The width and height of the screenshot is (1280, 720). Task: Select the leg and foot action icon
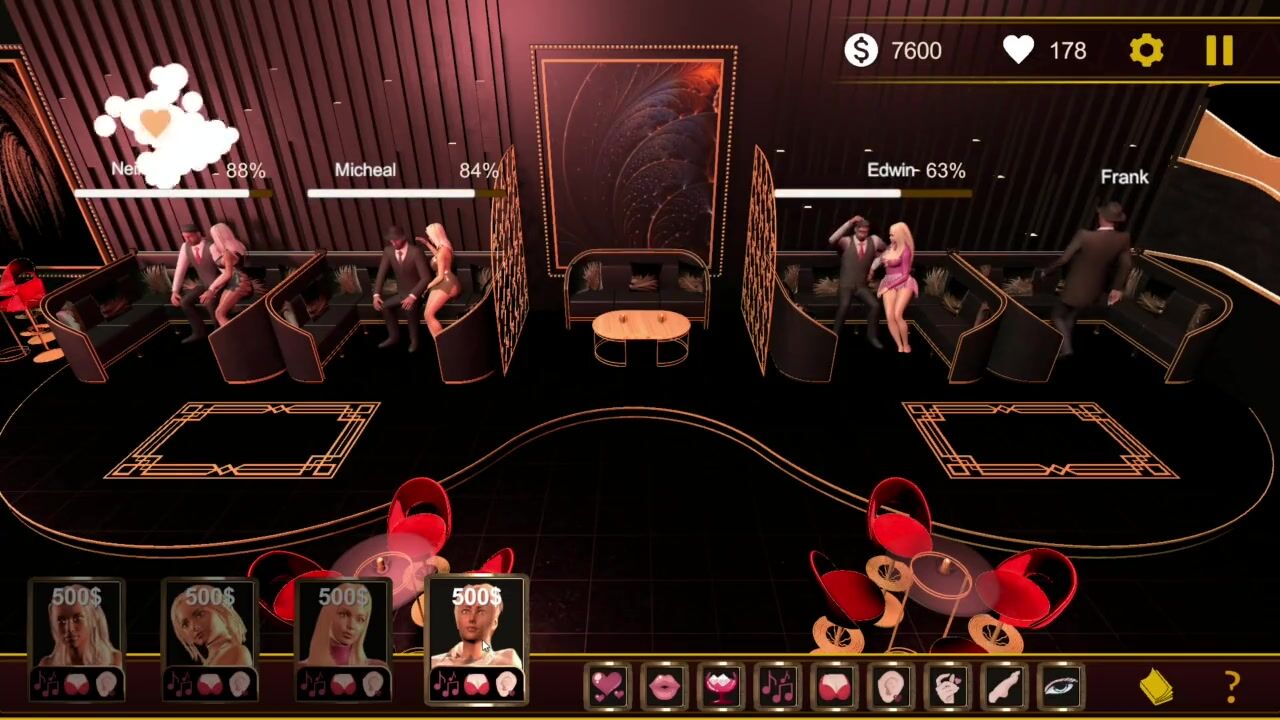pos(1005,686)
